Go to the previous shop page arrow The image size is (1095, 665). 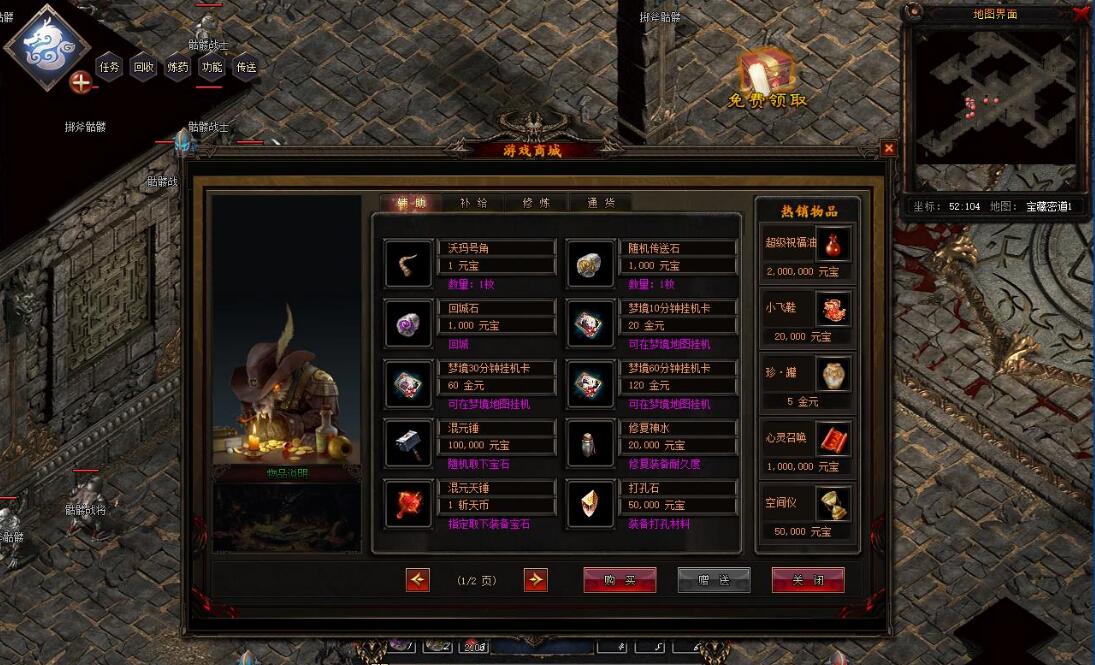(418, 580)
